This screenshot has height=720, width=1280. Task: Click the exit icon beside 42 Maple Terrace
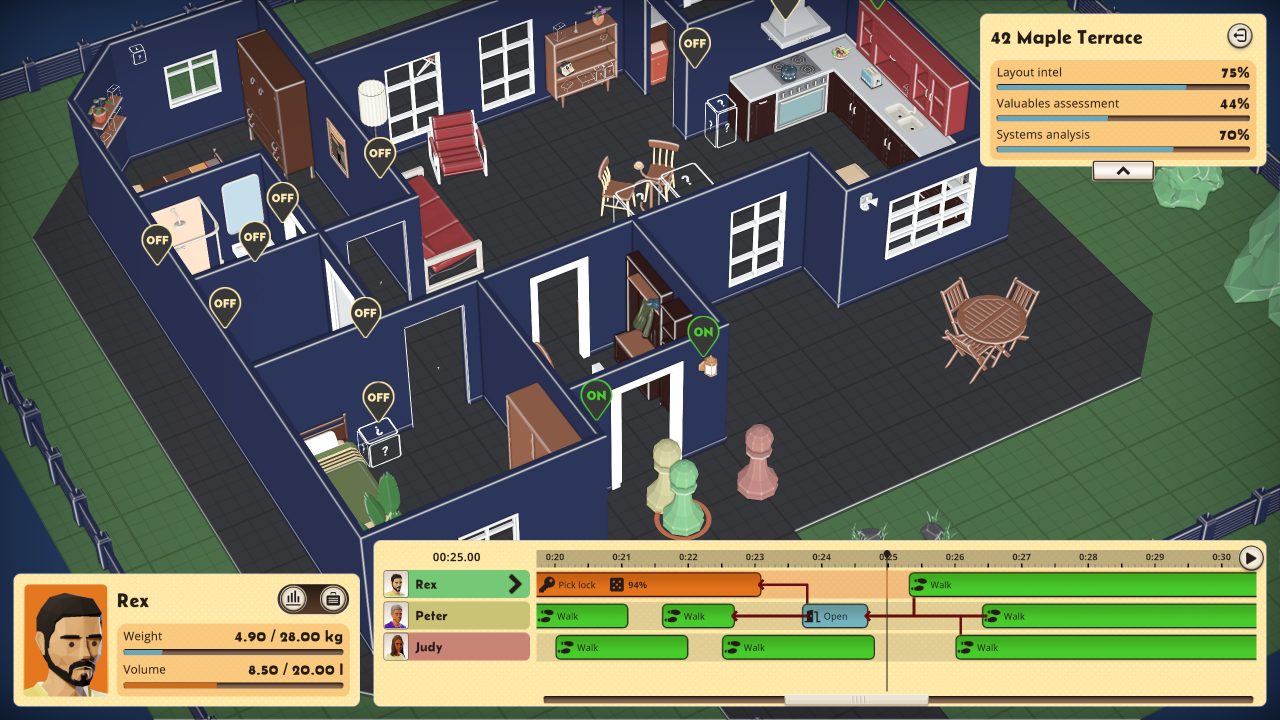pyautogui.click(x=1239, y=37)
